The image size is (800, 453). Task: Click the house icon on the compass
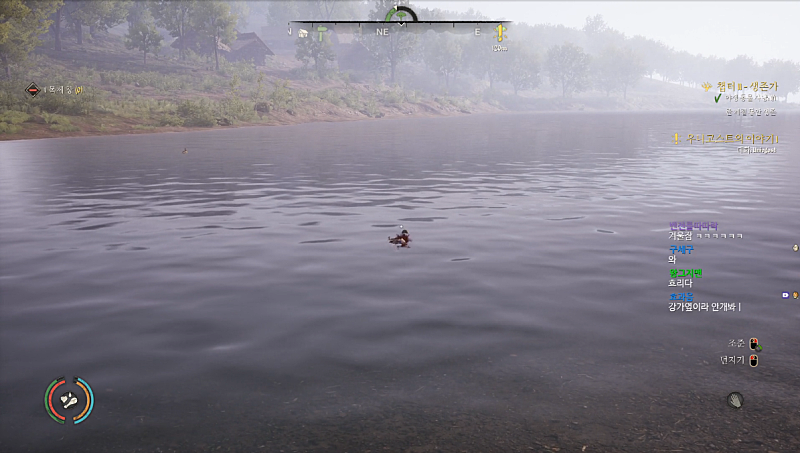pyautogui.click(x=302, y=32)
